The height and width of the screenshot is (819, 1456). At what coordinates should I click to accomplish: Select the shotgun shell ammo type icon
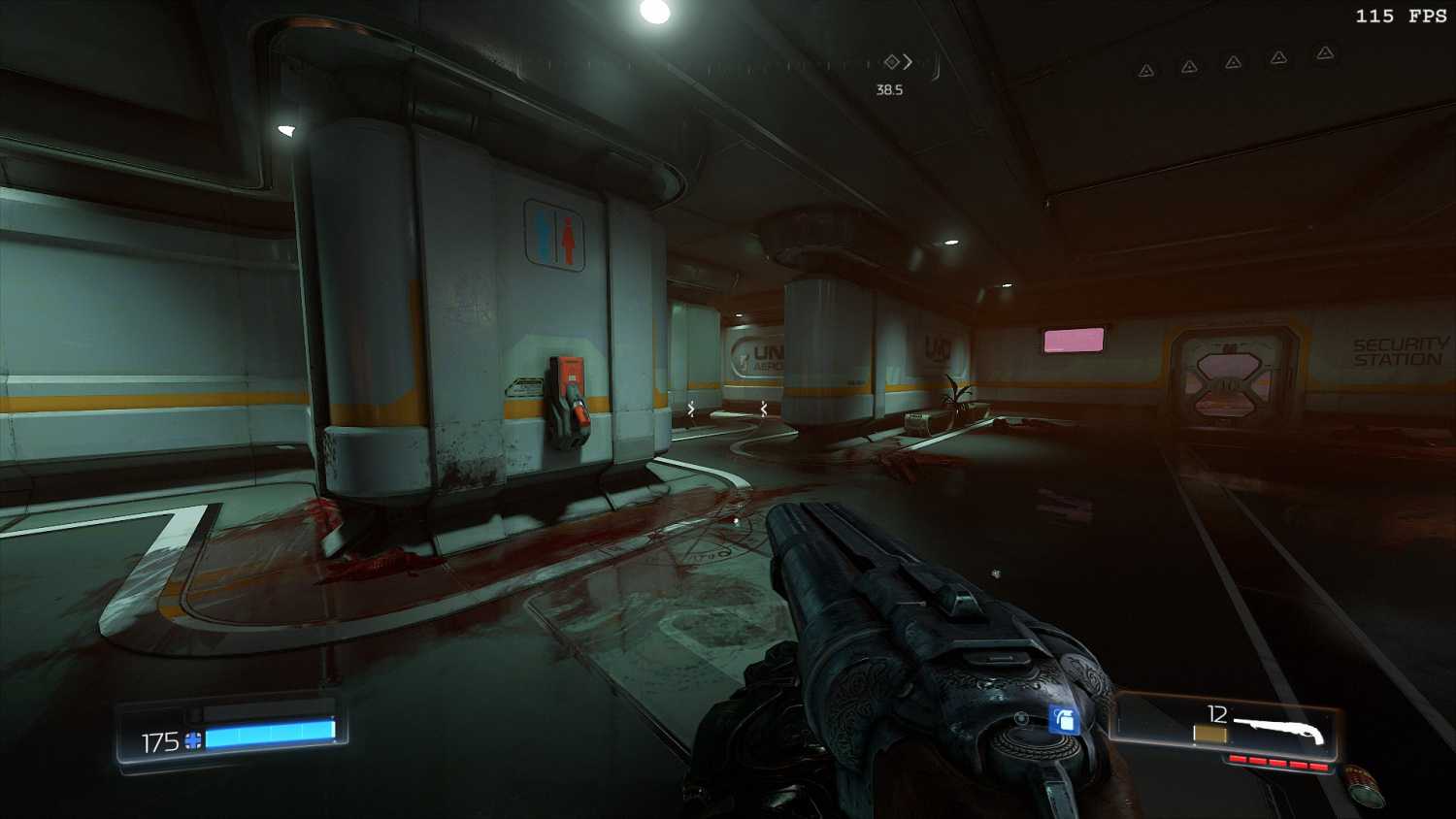click(1209, 736)
